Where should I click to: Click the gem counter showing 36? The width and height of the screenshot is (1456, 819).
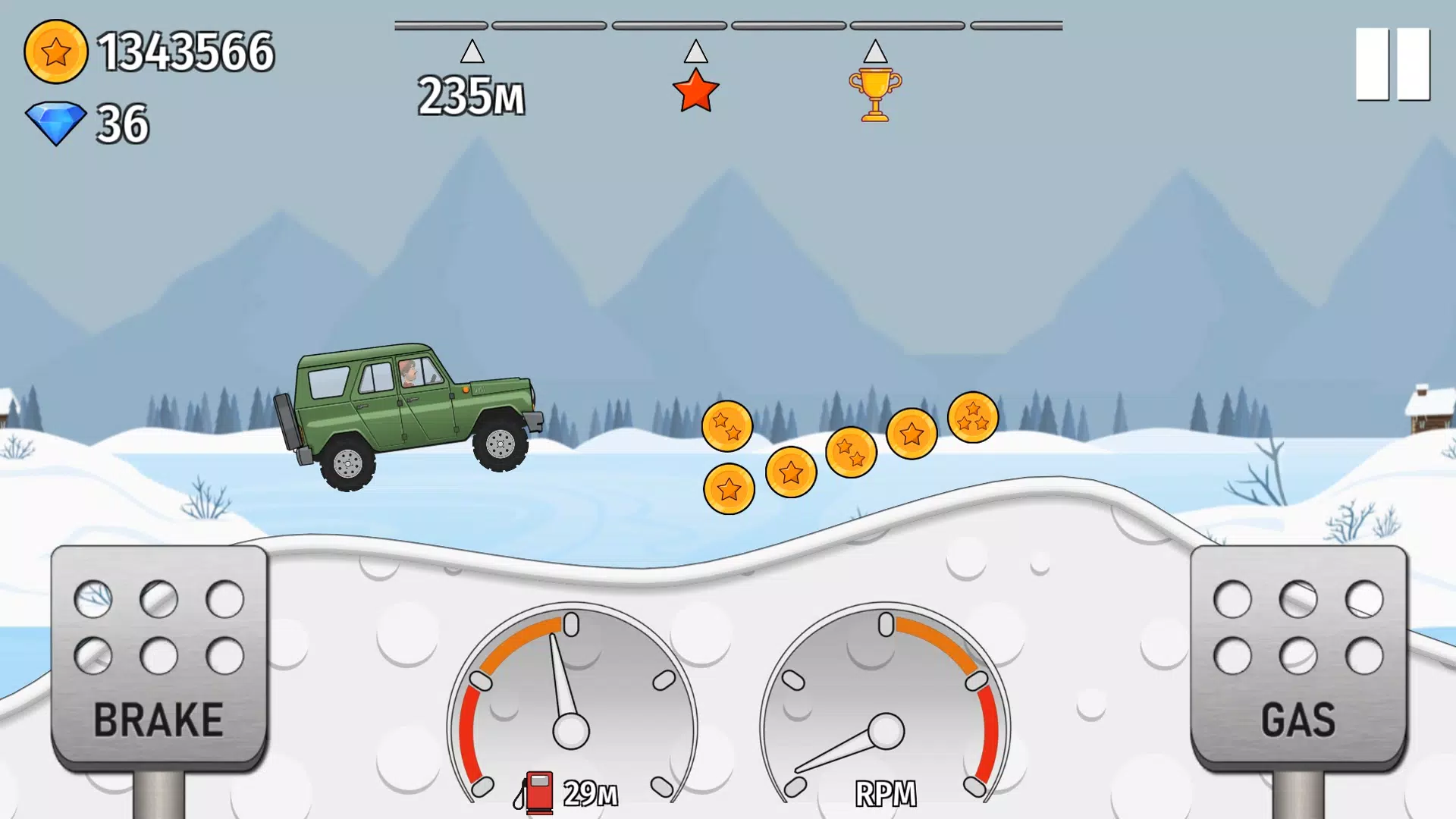121,120
